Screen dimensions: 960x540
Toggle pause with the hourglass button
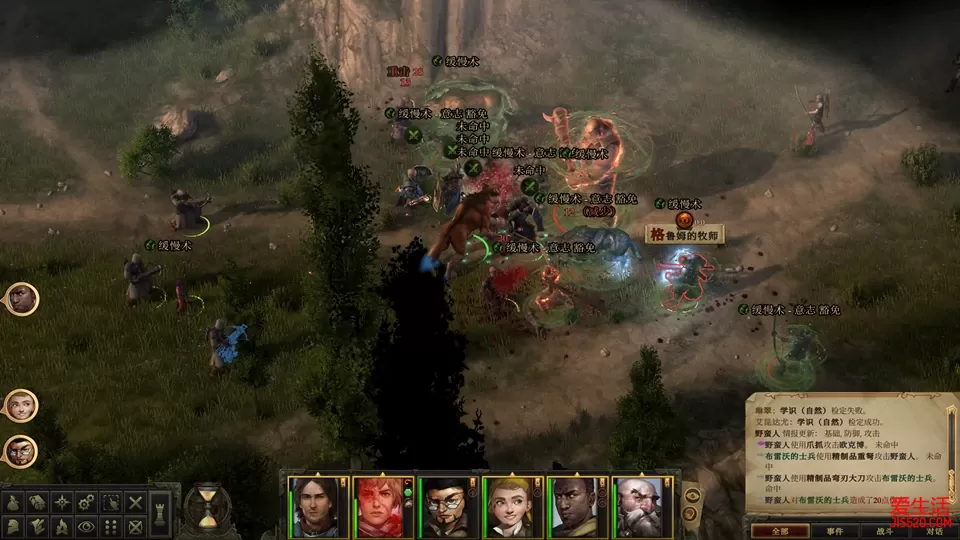(x=208, y=507)
